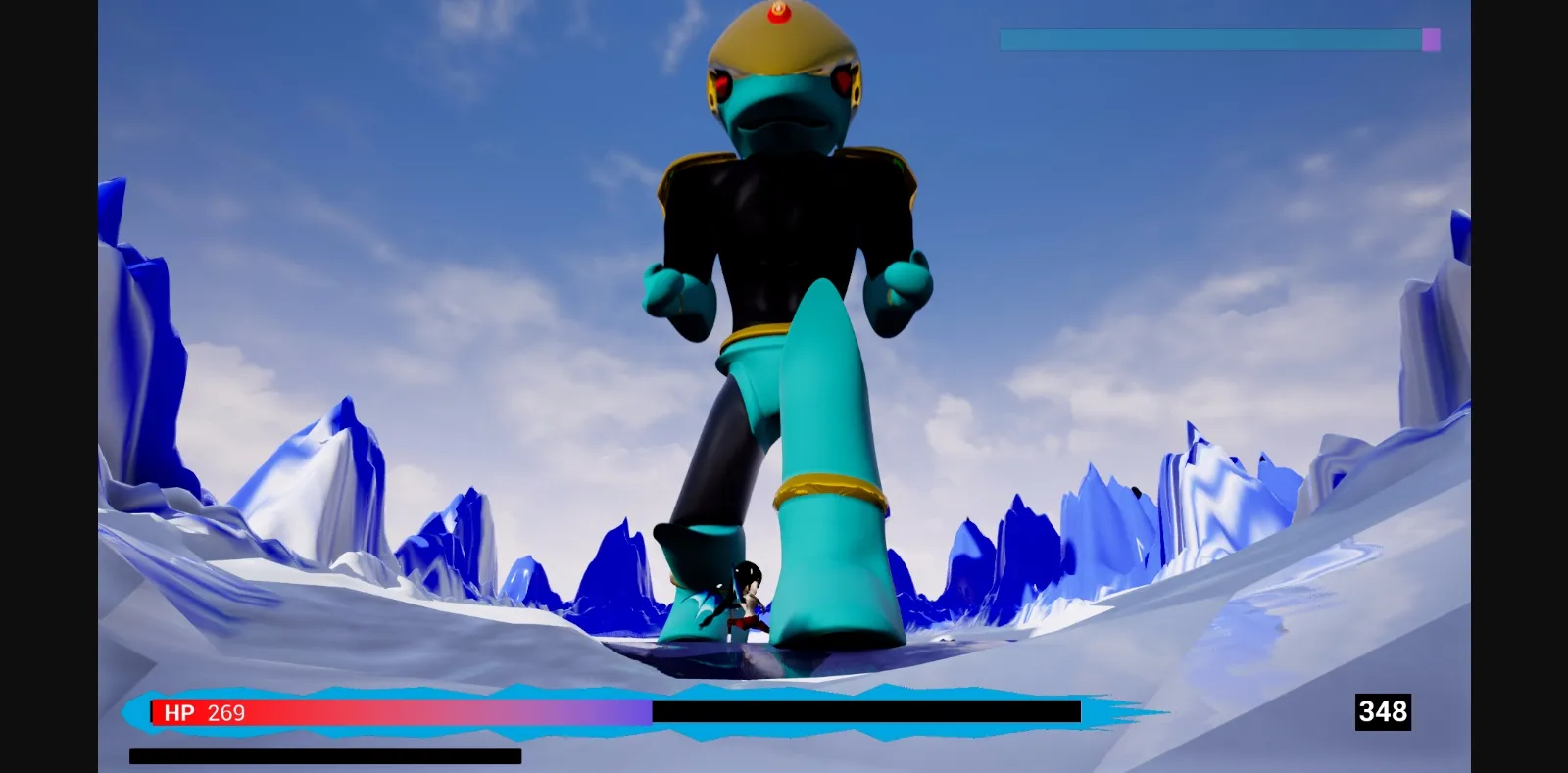Click the purple segment of the boss bar
Screen dimensions: 1568x773
coord(1431,39)
